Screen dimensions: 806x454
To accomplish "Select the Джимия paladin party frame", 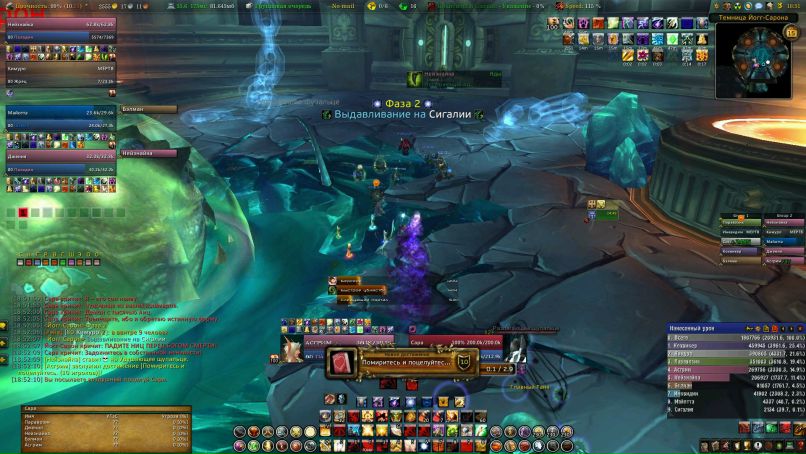I will pos(60,156).
